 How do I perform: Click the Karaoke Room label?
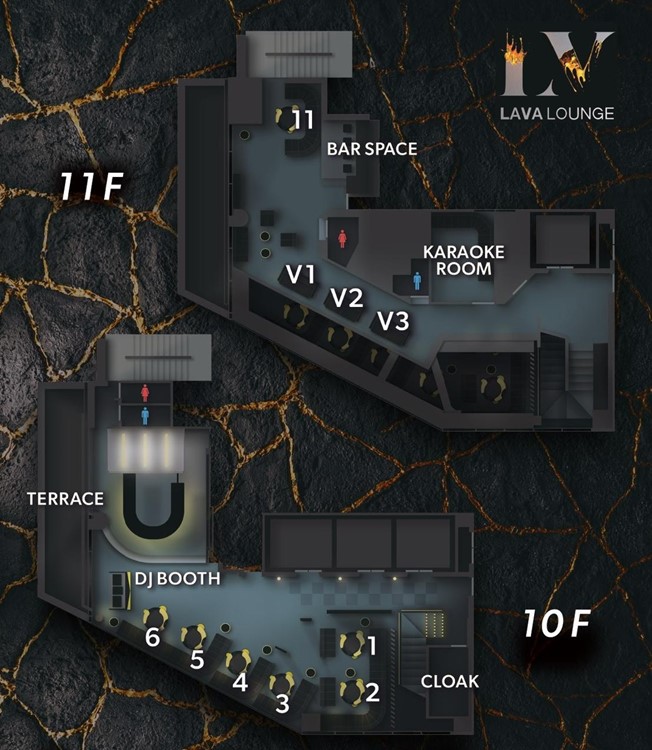coord(457,259)
